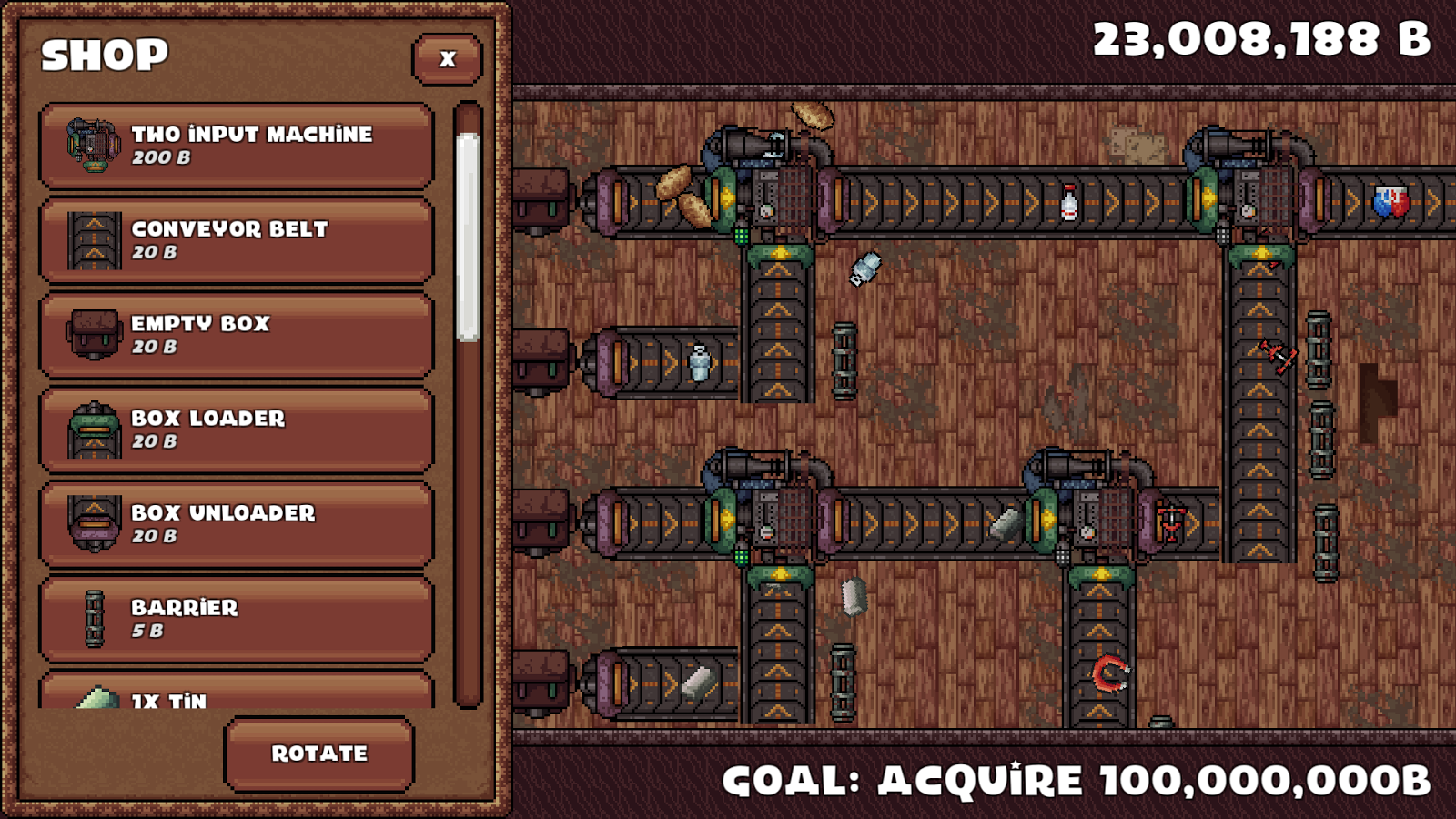Click the shop list scrollbar thumb

pos(468,237)
